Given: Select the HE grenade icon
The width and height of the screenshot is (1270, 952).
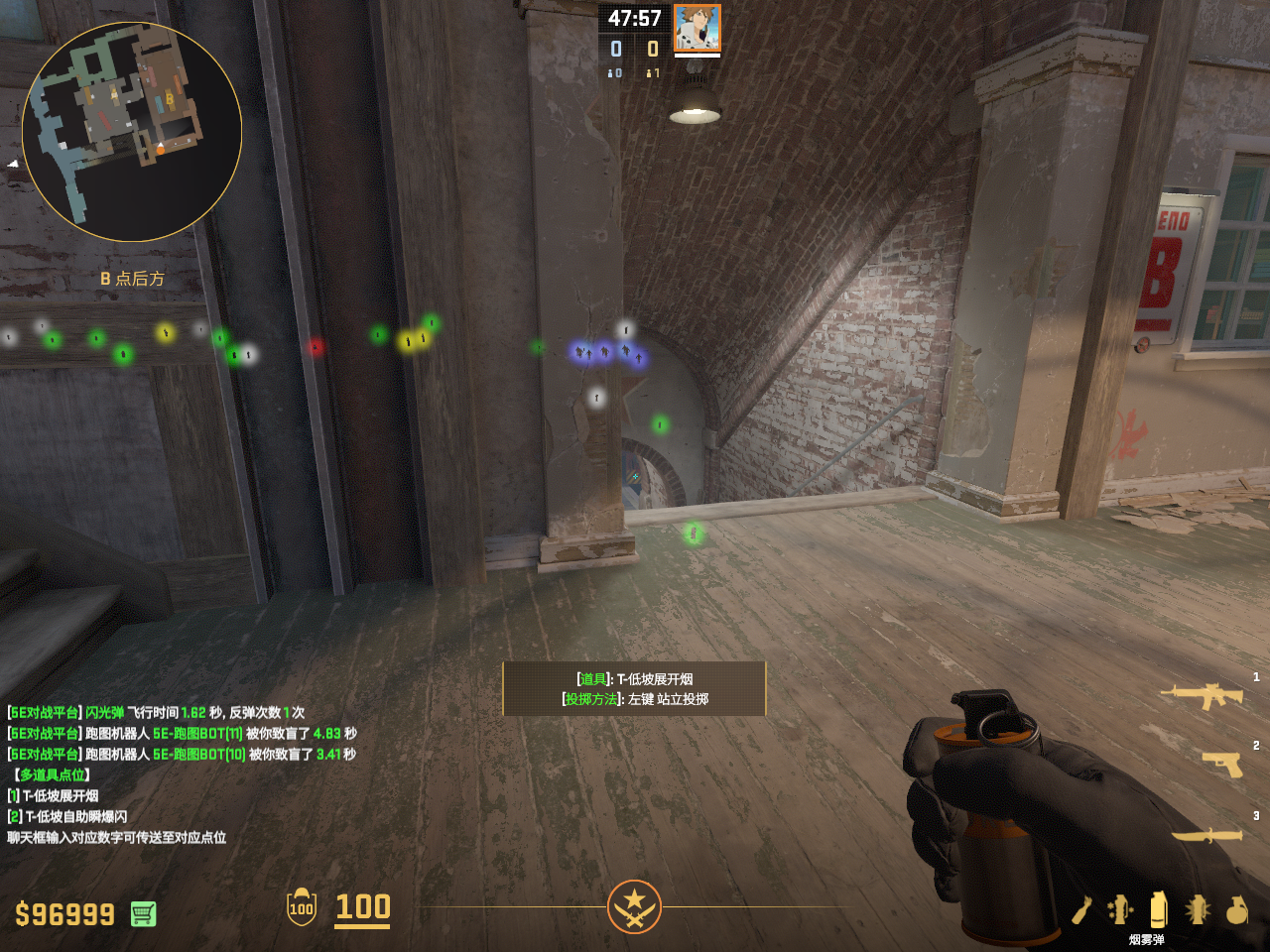Looking at the screenshot, I should 1236,909.
